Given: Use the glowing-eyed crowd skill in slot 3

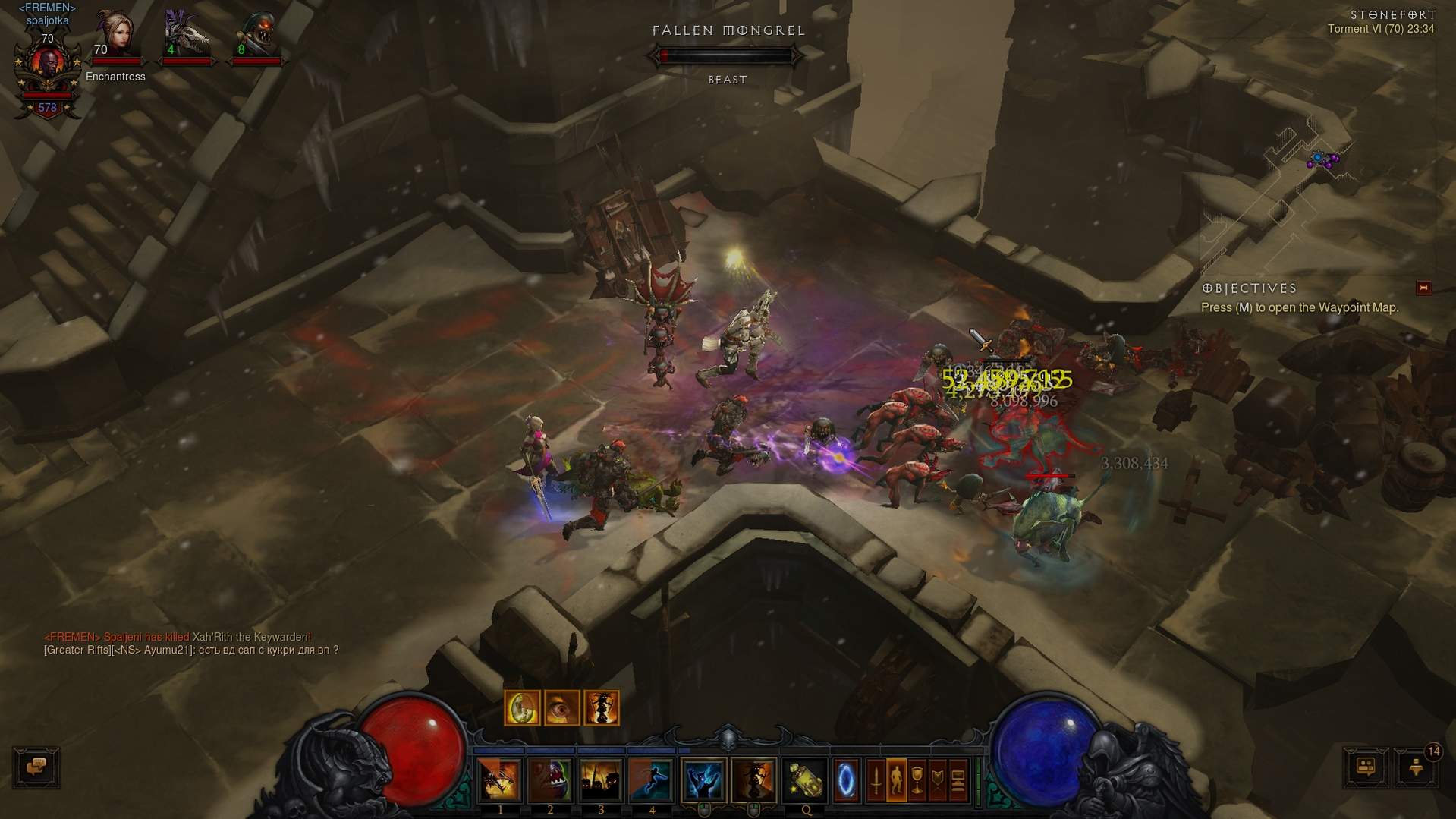Looking at the screenshot, I should 601,780.
